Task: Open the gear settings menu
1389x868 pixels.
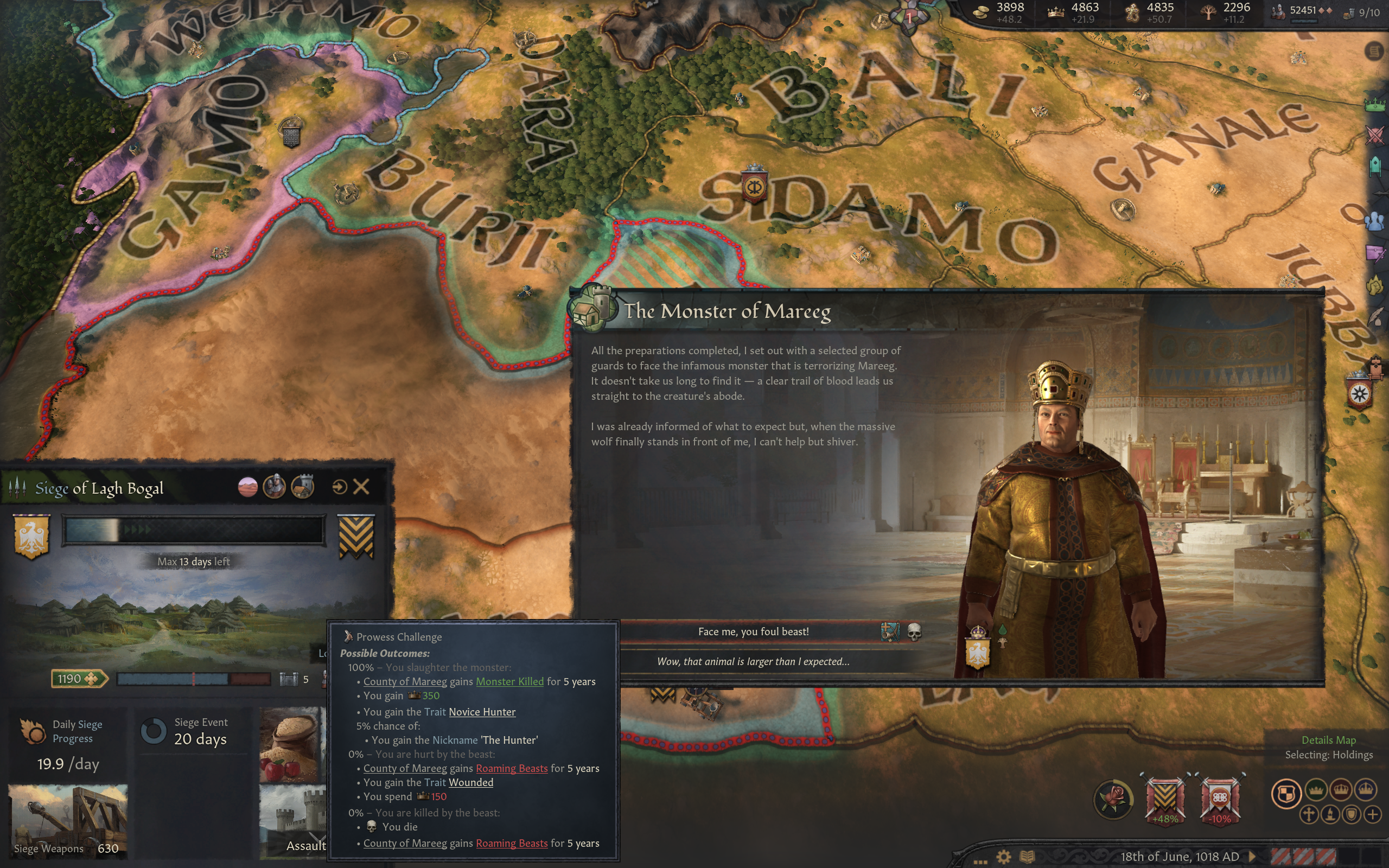Action: coord(1003,857)
